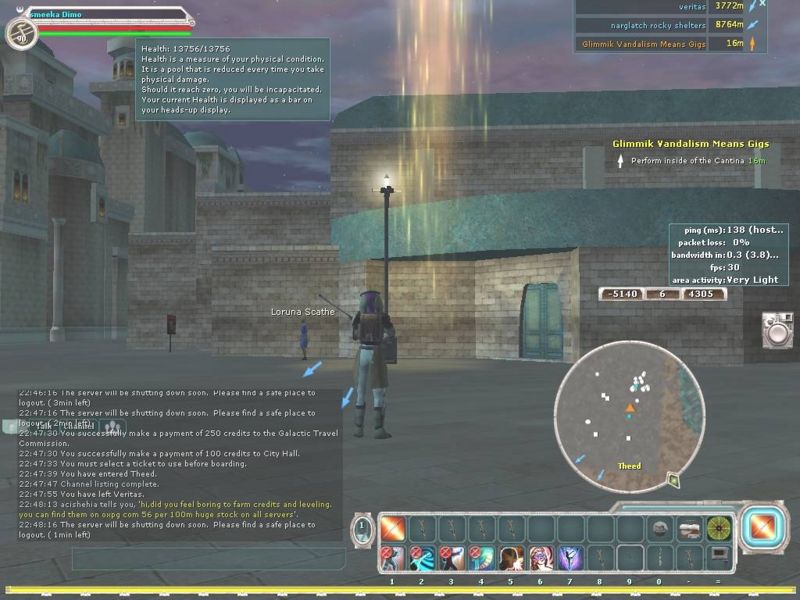
Task: Use the white vehicle item in the toolbar
Action: click(689, 528)
